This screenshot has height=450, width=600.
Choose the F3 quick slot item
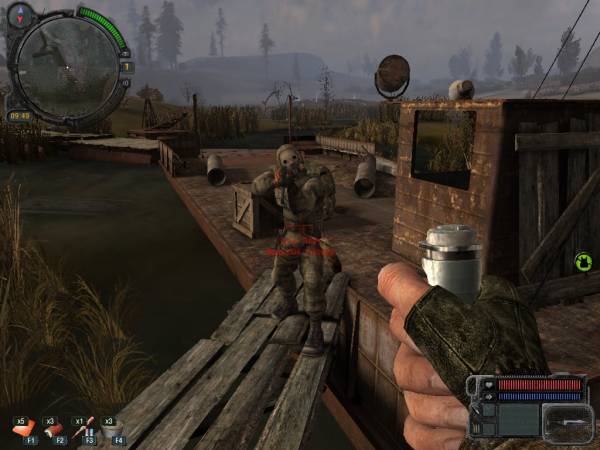pos(85,430)
